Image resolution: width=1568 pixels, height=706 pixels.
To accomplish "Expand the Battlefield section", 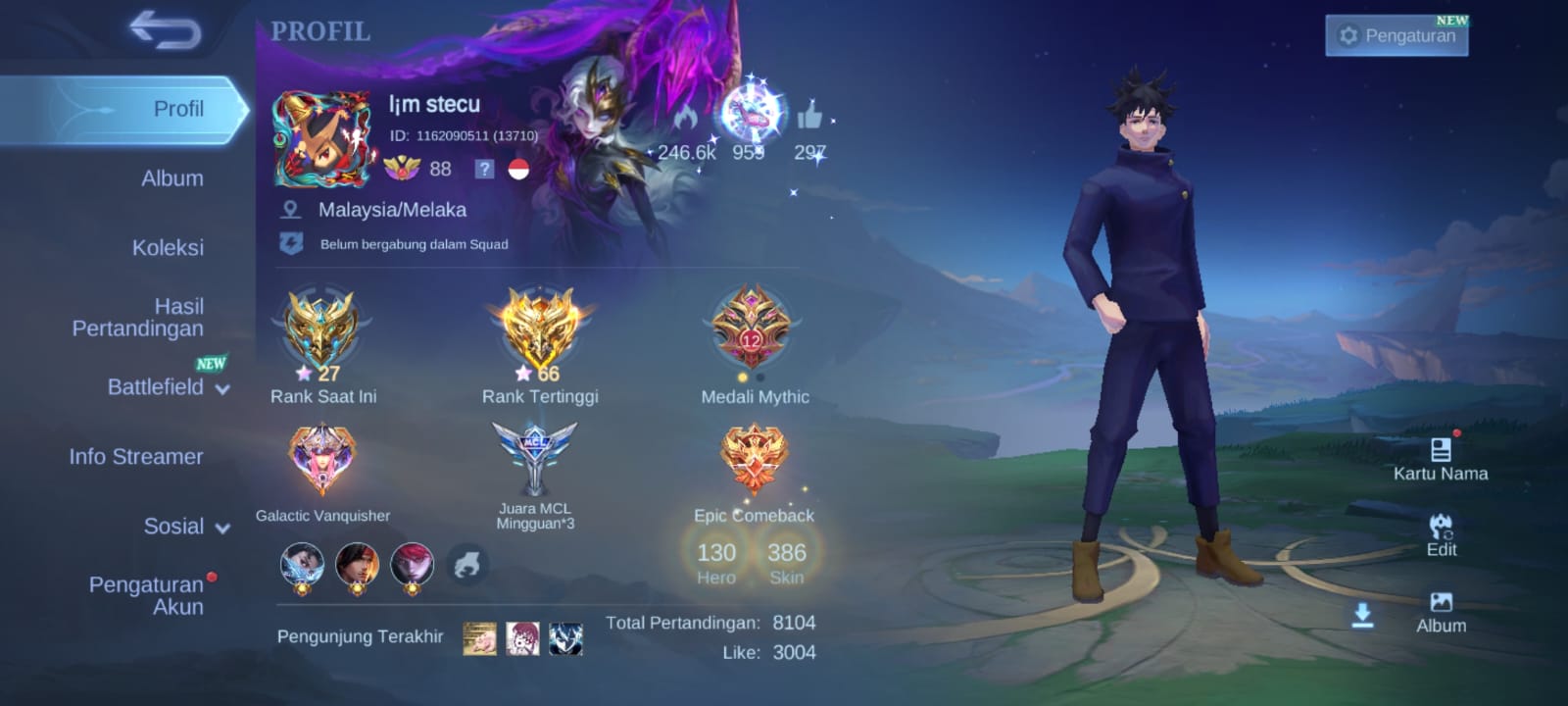I will (x=167, y=387).
